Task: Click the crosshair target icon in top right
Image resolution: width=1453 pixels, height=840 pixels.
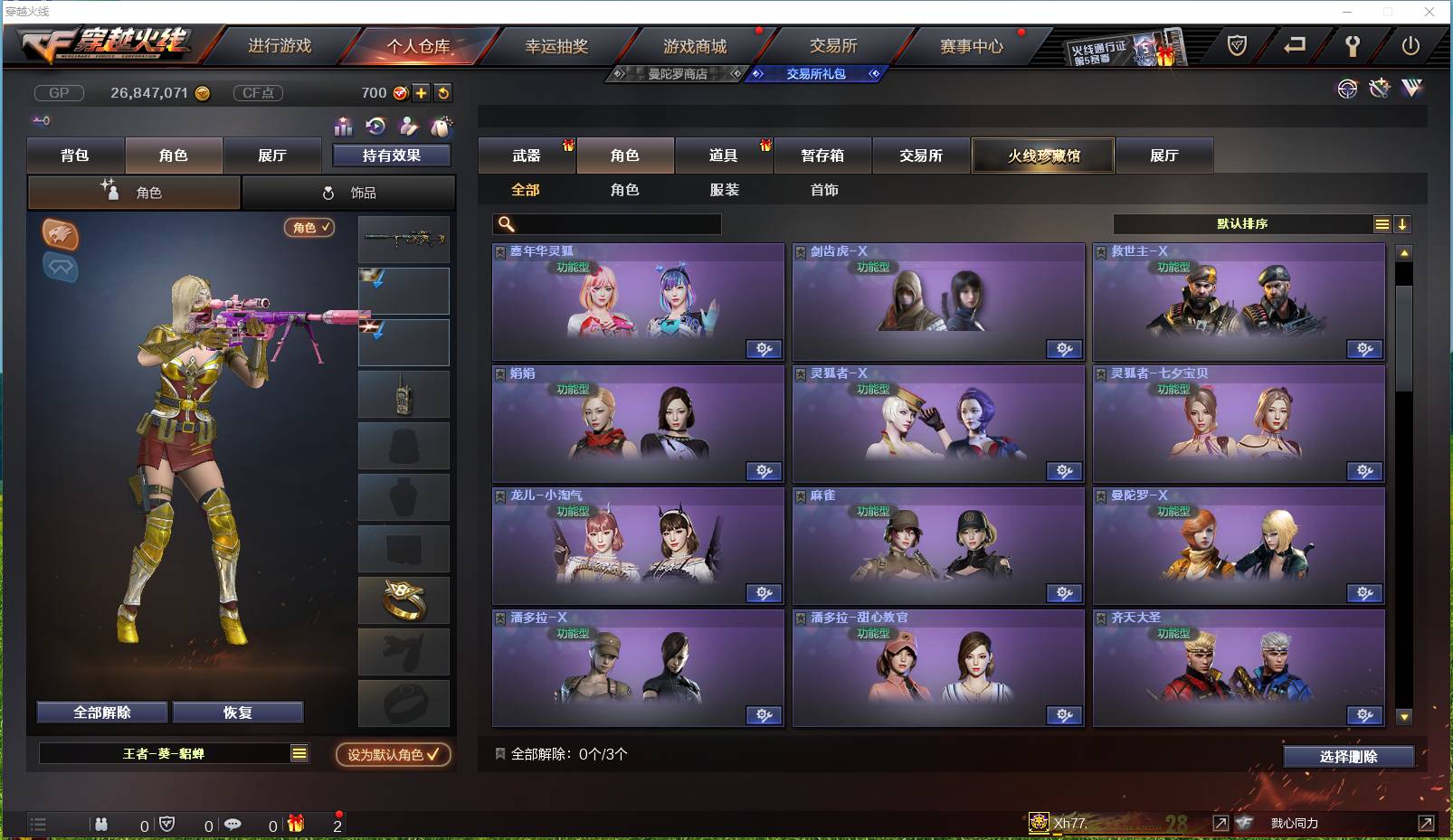Action: 1347,89
